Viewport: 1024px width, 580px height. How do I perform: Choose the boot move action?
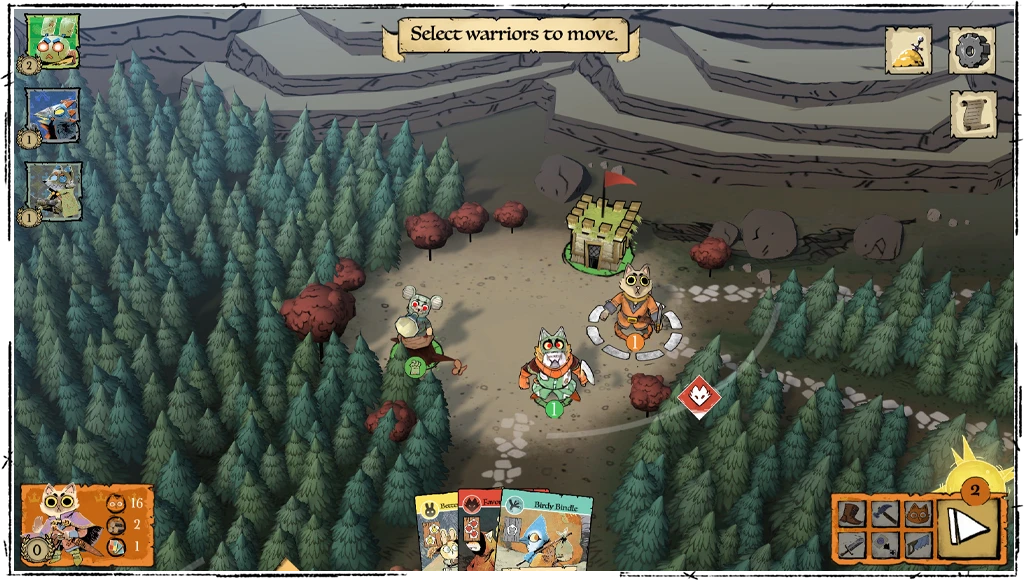pos(851,514)
